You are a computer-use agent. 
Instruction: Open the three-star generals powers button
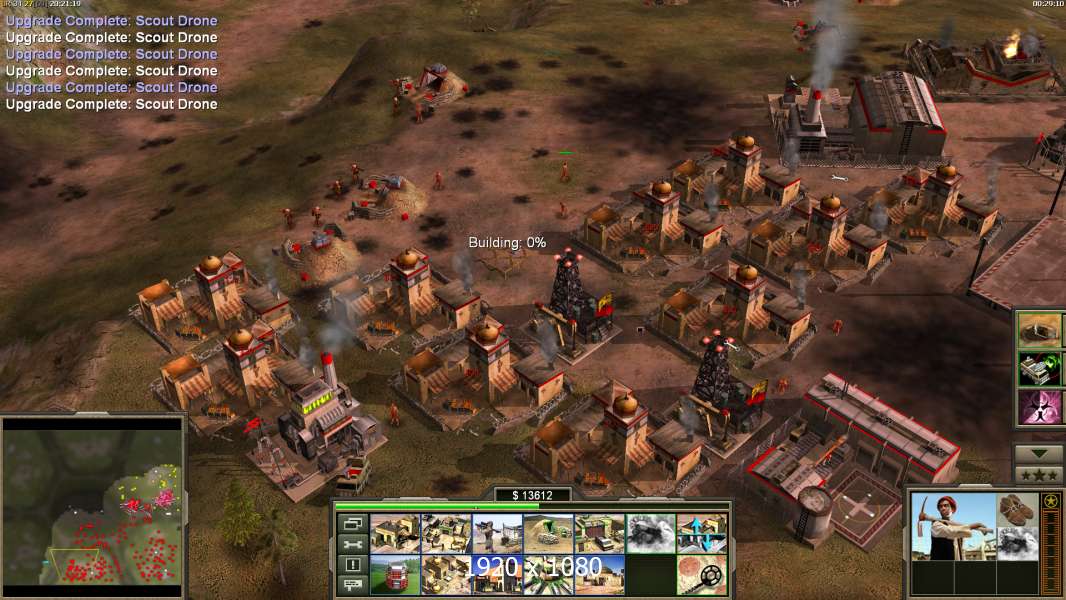pyautogui.click(x=1039, y=474)
